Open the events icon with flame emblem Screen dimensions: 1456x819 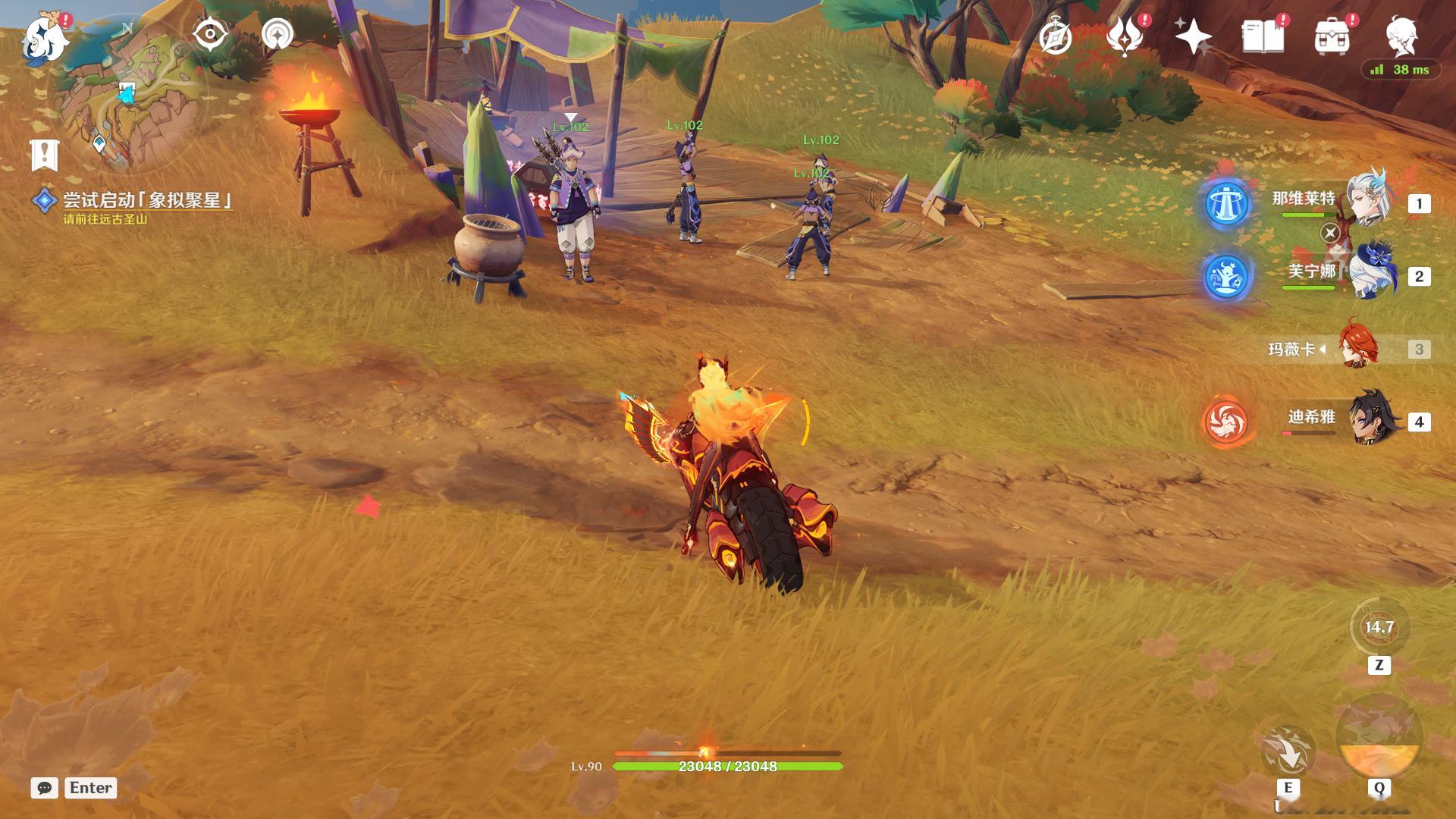1124,36
